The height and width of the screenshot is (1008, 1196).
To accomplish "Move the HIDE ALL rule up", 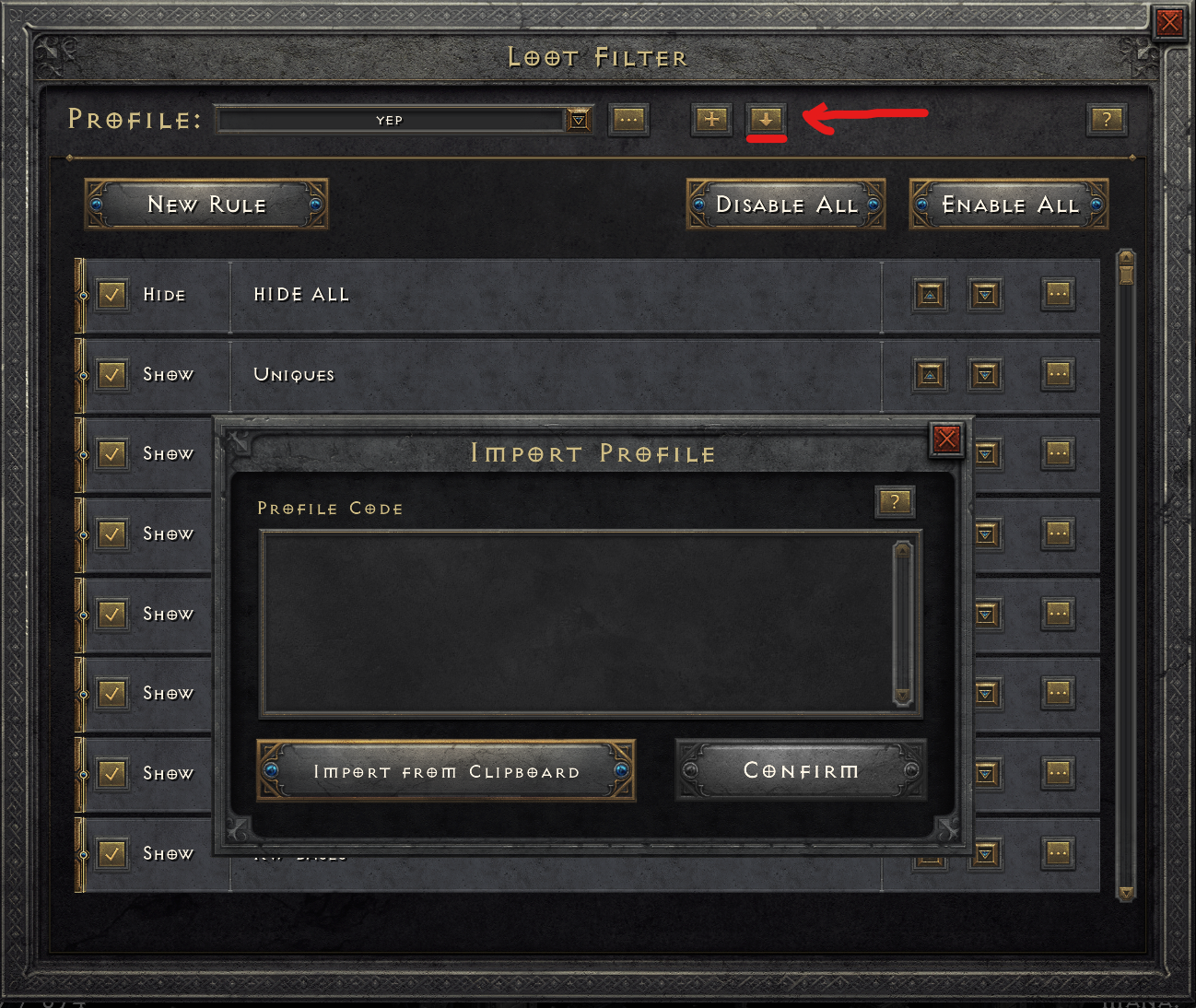I will (x=929, y=295).
